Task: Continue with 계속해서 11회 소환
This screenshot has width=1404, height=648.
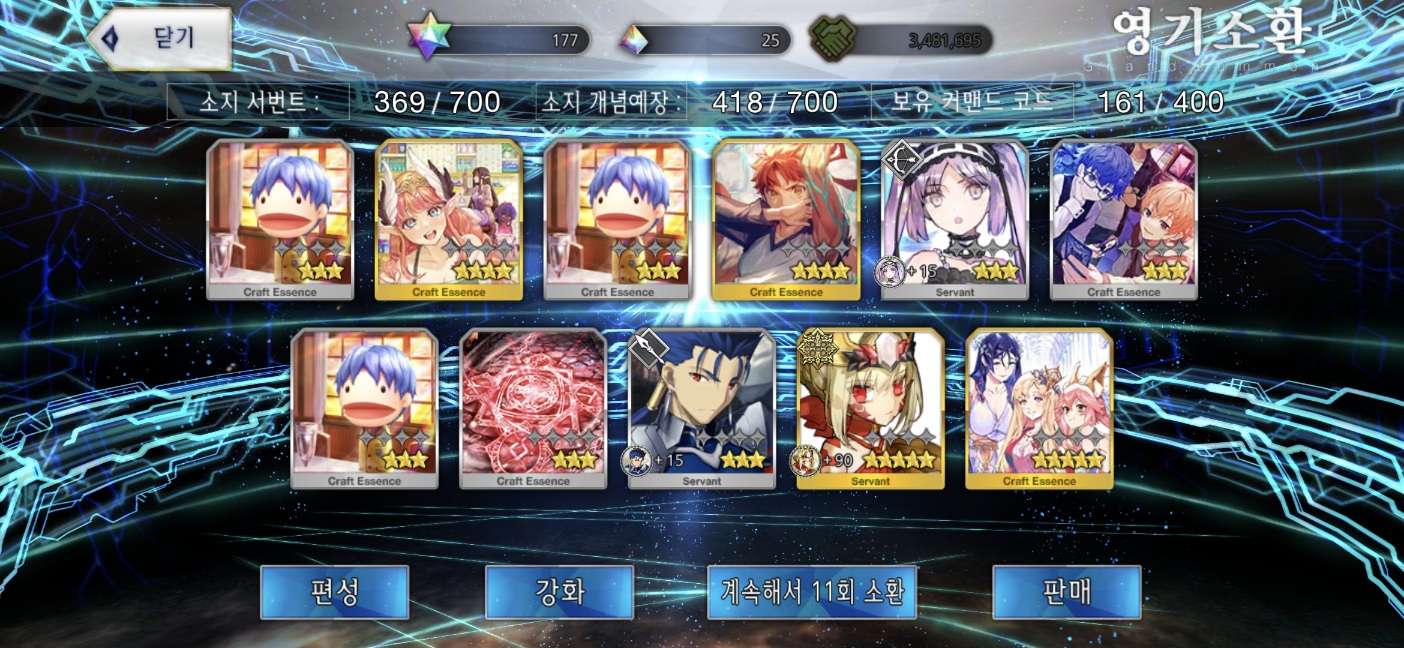Action: click(812, 592)
